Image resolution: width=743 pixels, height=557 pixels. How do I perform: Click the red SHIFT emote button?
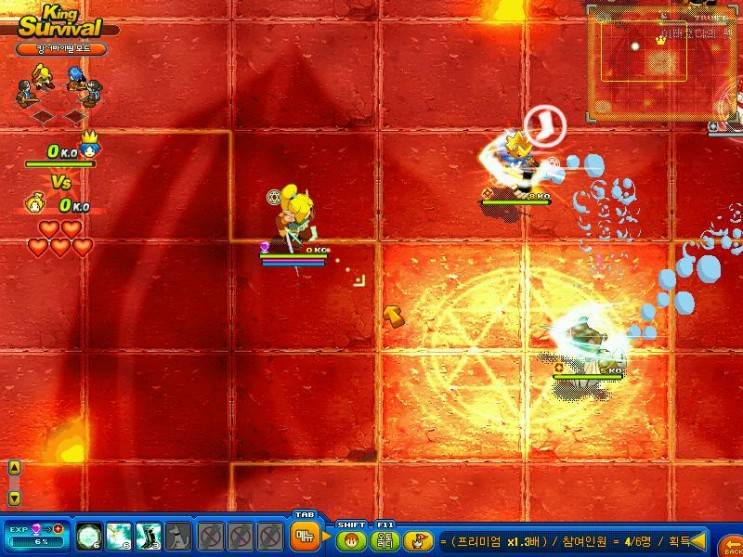(352, 541)
